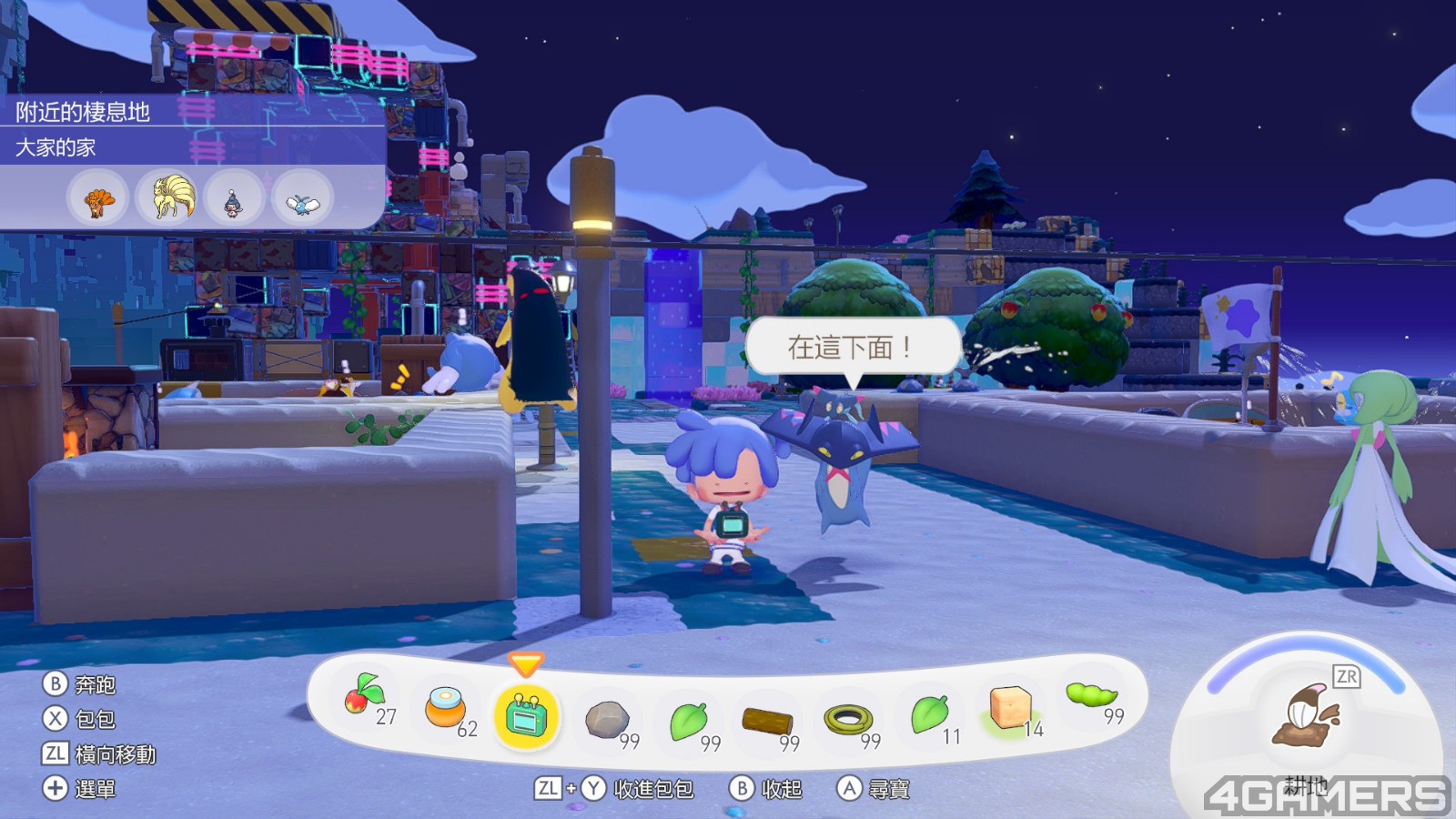Select the Swablu habitat icon
The height and width of the screenshot is (819, 1456).
click(x=302, y=200)
